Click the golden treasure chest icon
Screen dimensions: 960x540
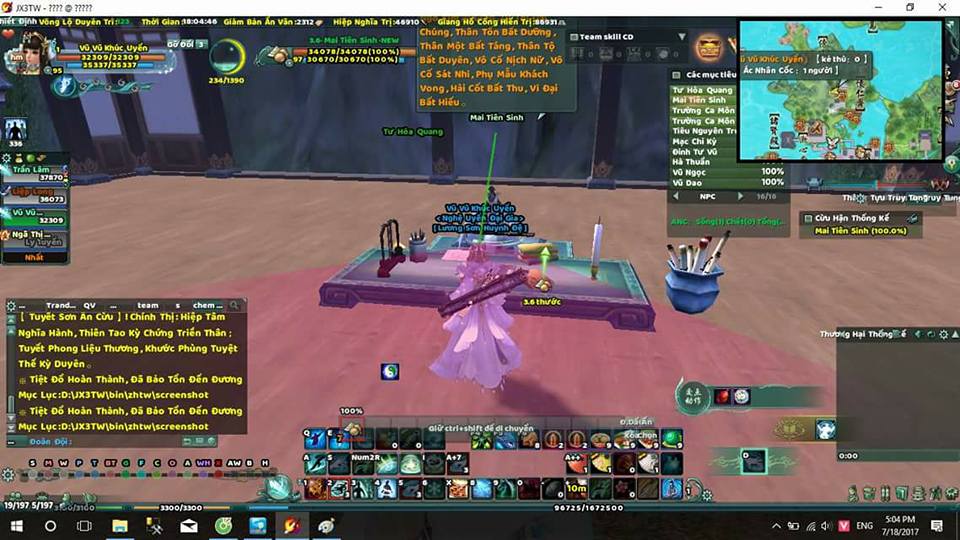(x=710, y=47)
